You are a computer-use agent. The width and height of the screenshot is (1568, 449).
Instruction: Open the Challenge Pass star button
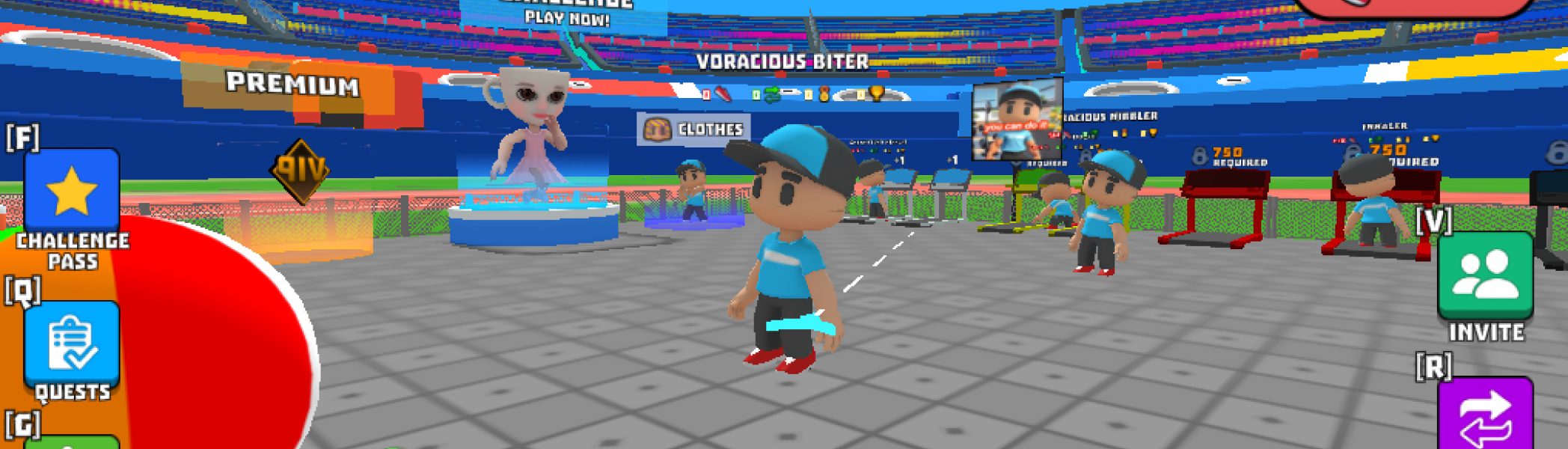pyautogui.click(x=72, y=192)
